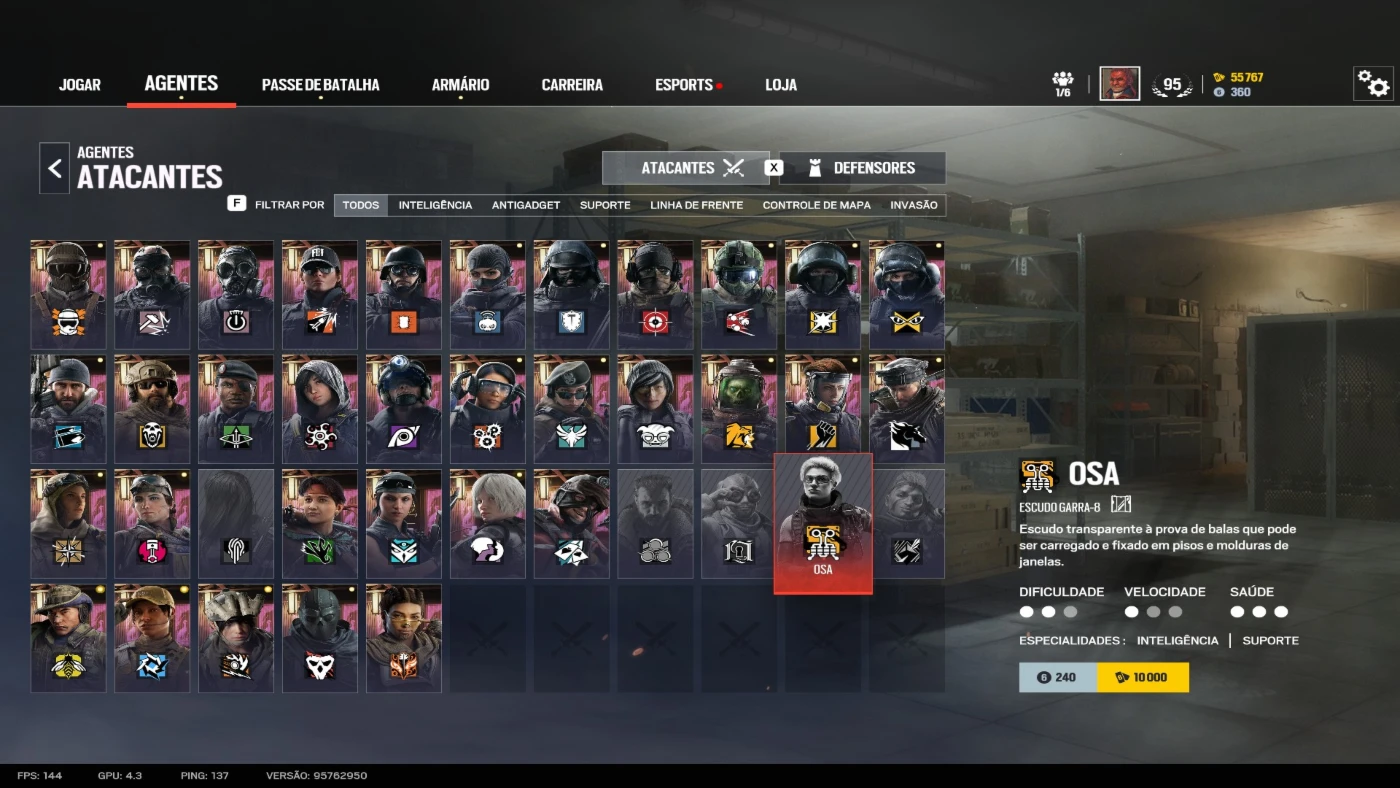This screenshot has height=788, width=1400.
Task: Switch to the Defensores operators list
Action: pos(862,168)
